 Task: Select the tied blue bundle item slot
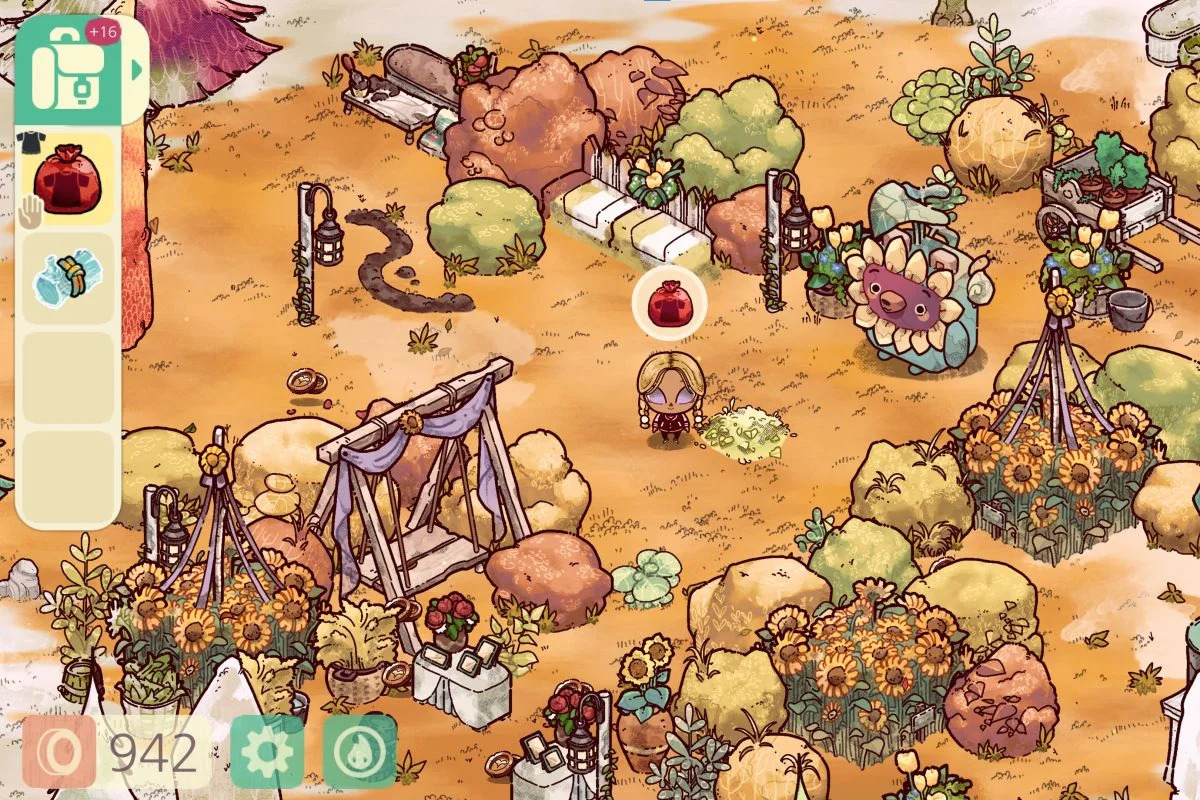tap(68, 279)
